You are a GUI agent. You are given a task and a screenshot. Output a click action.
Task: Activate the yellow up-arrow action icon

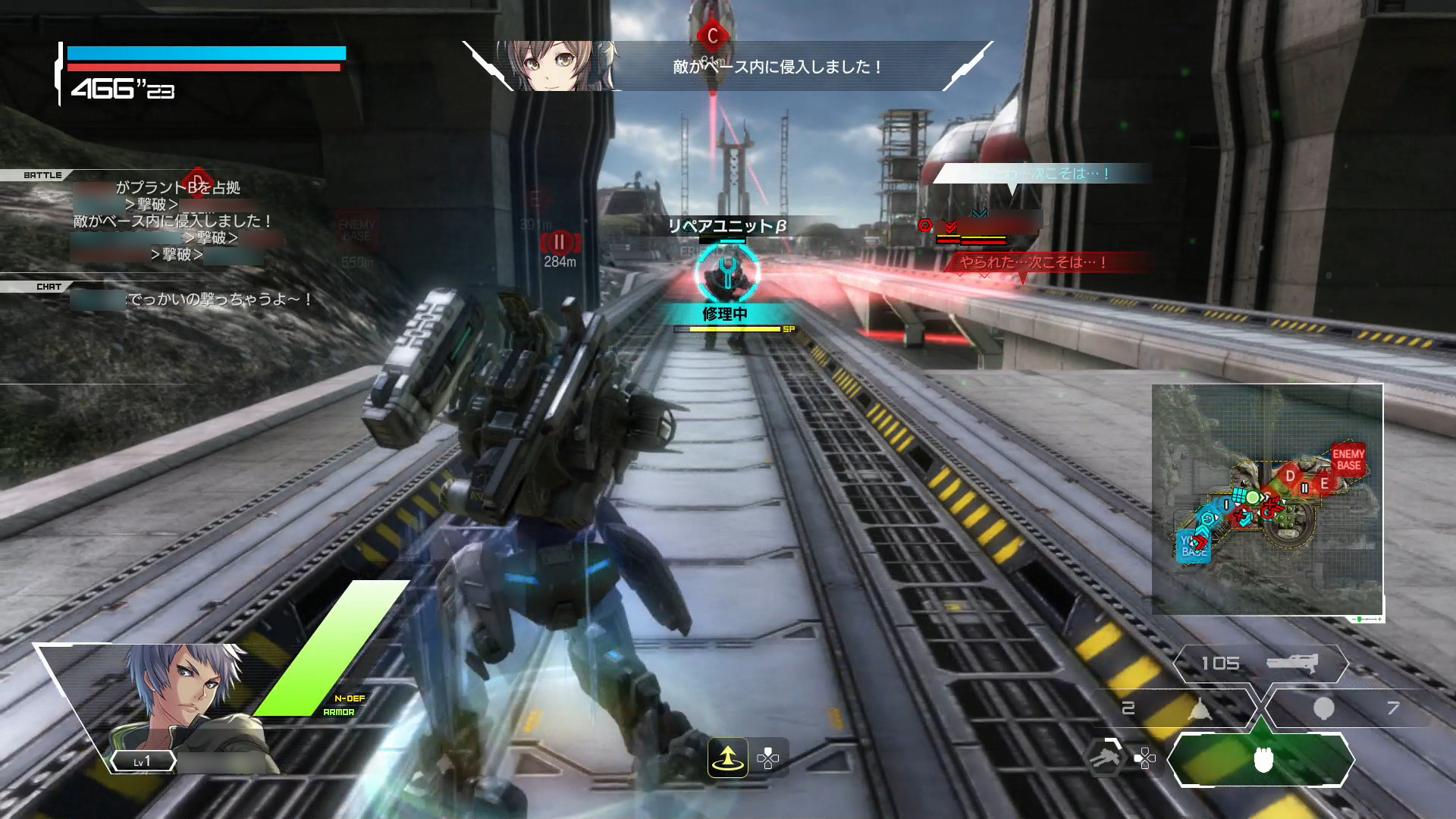coord(727,758)
